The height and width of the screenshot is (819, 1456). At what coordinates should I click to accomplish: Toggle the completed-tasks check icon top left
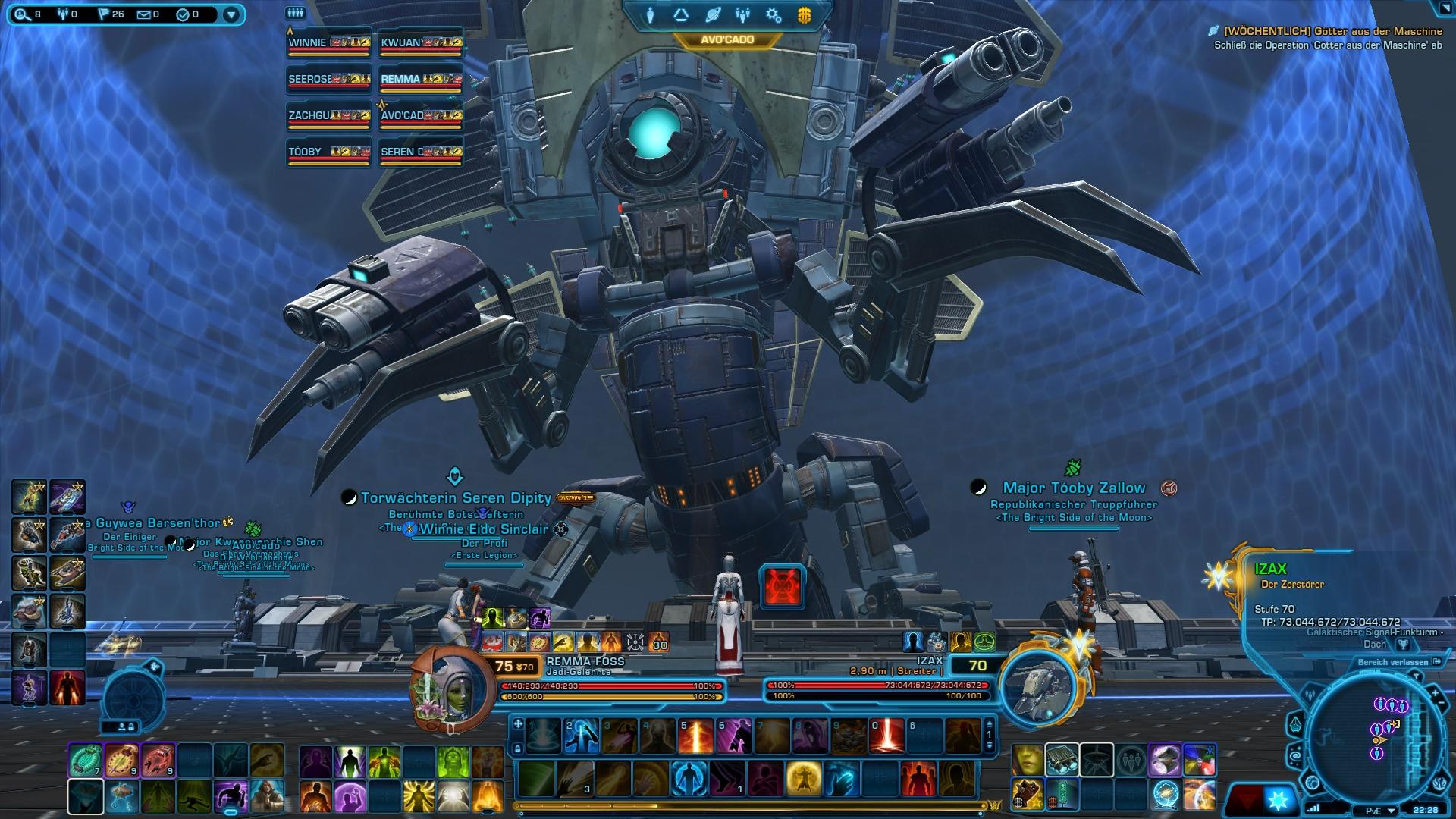point(183,14)
